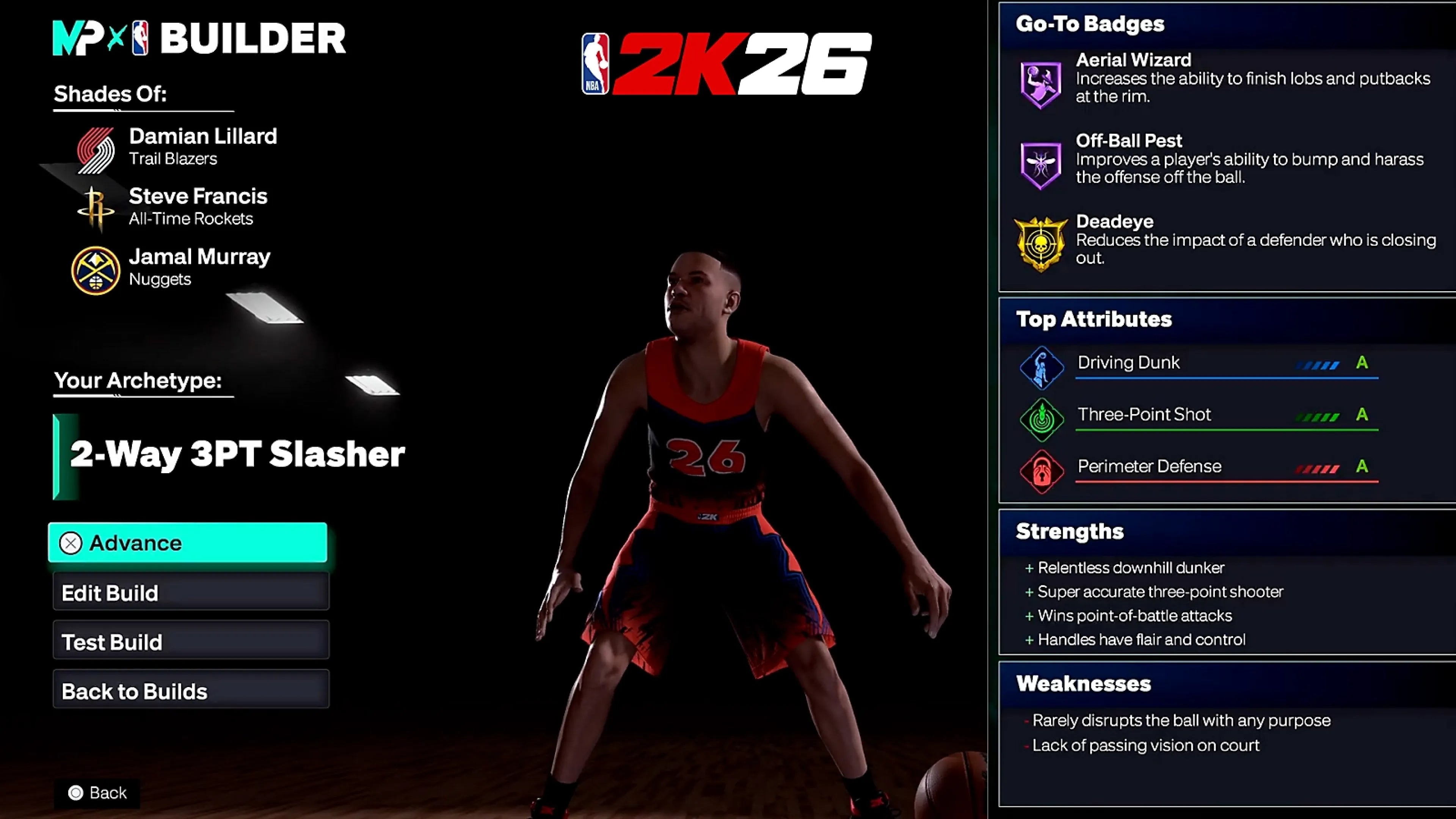Image resolution: width=1456 pixels, height=819 pixels.
Task: Select the Aerial Wizard badge icon
Action: (1040, 85)
